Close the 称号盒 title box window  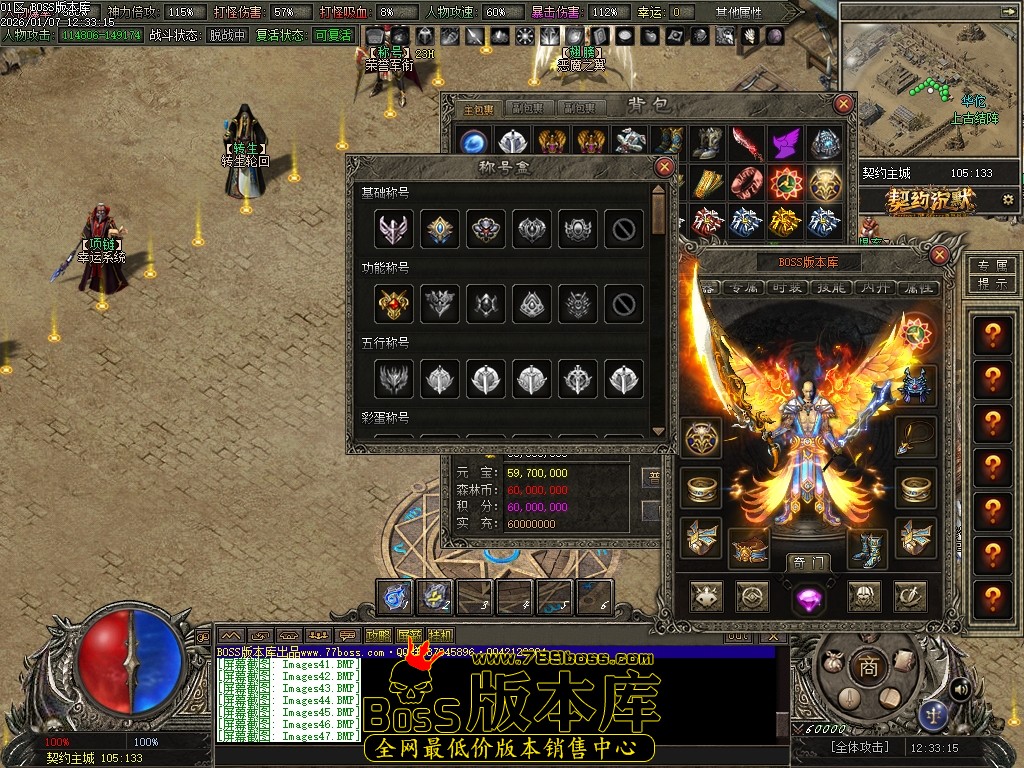click(x=664, y=167)
